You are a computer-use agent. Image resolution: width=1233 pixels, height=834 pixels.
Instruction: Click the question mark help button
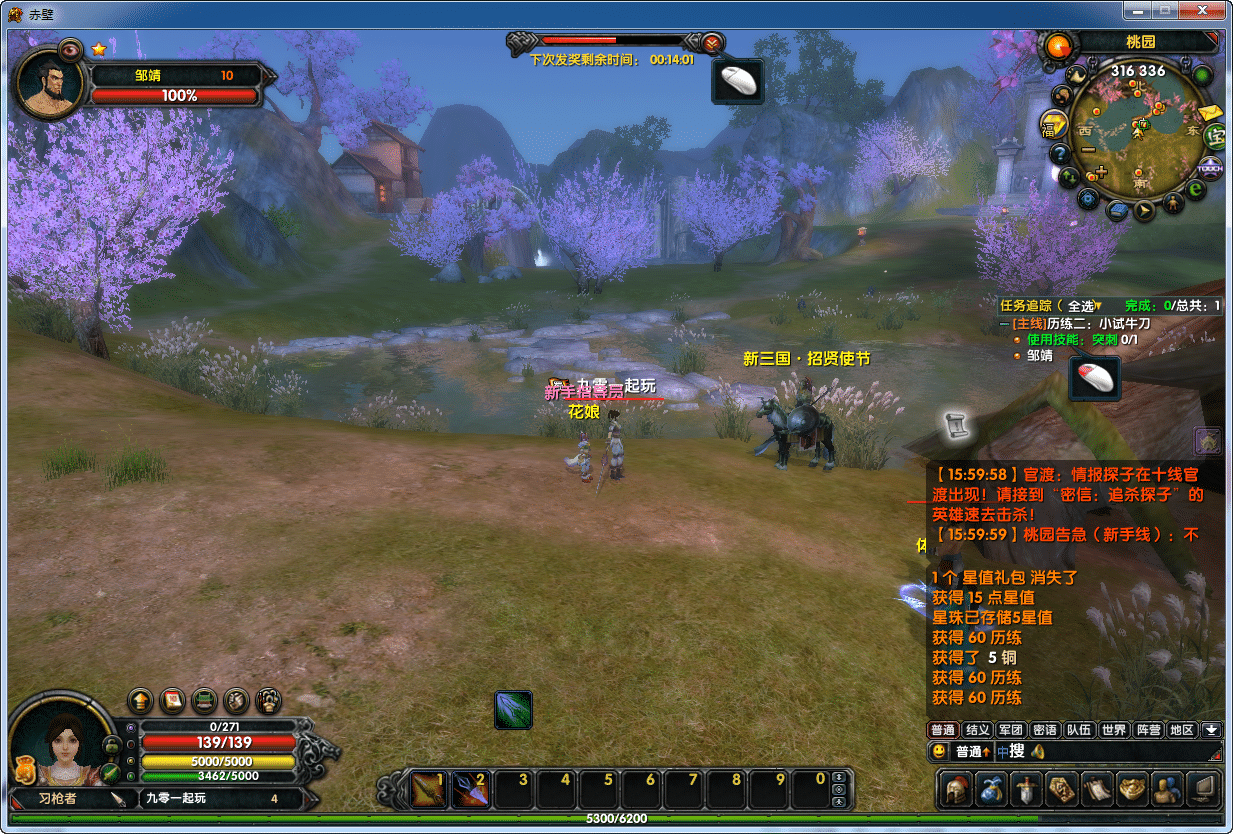[1059, 153]
